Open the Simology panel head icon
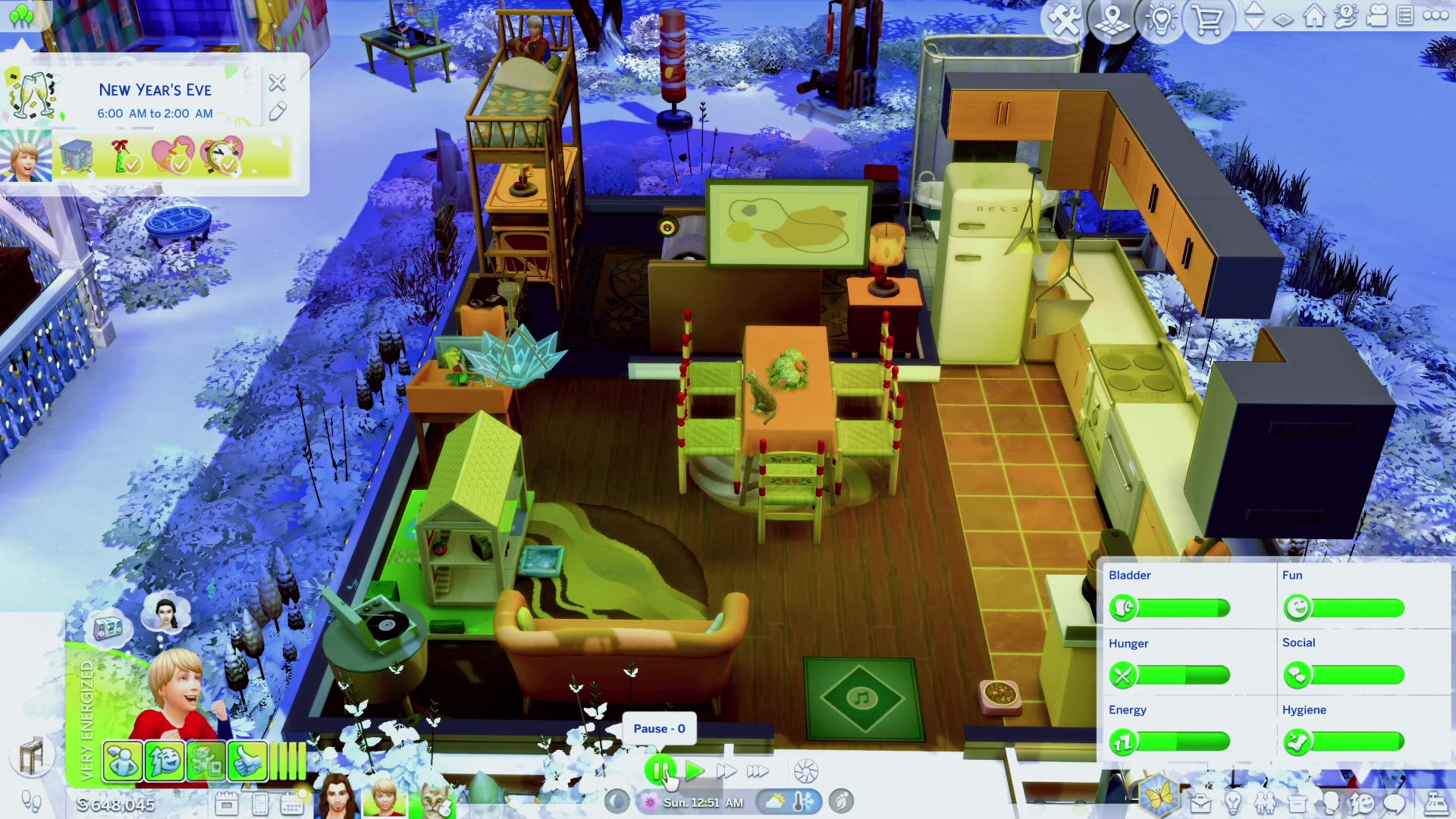 tap(1329, 804)
